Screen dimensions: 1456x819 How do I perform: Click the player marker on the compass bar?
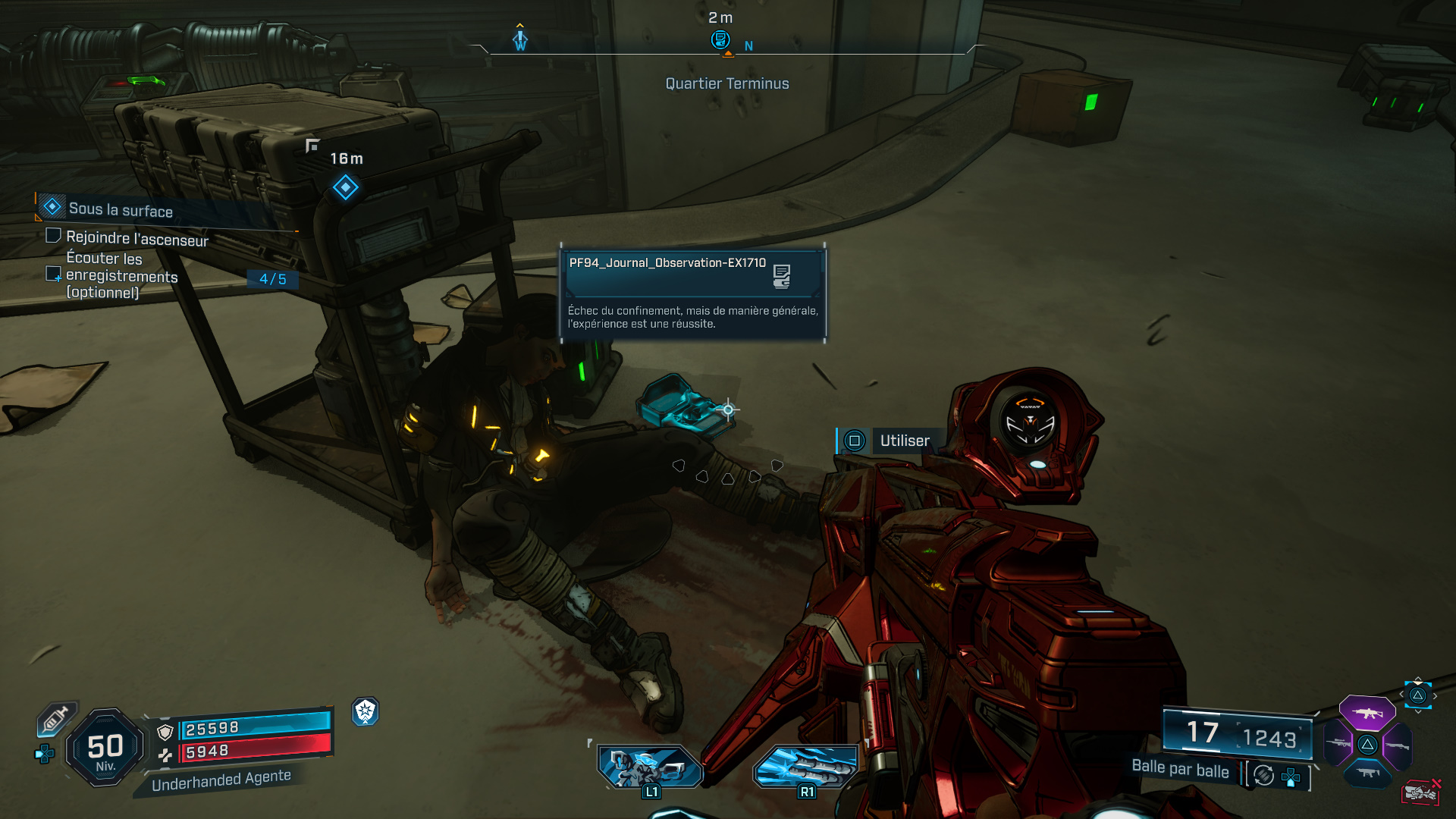(520, 39)
